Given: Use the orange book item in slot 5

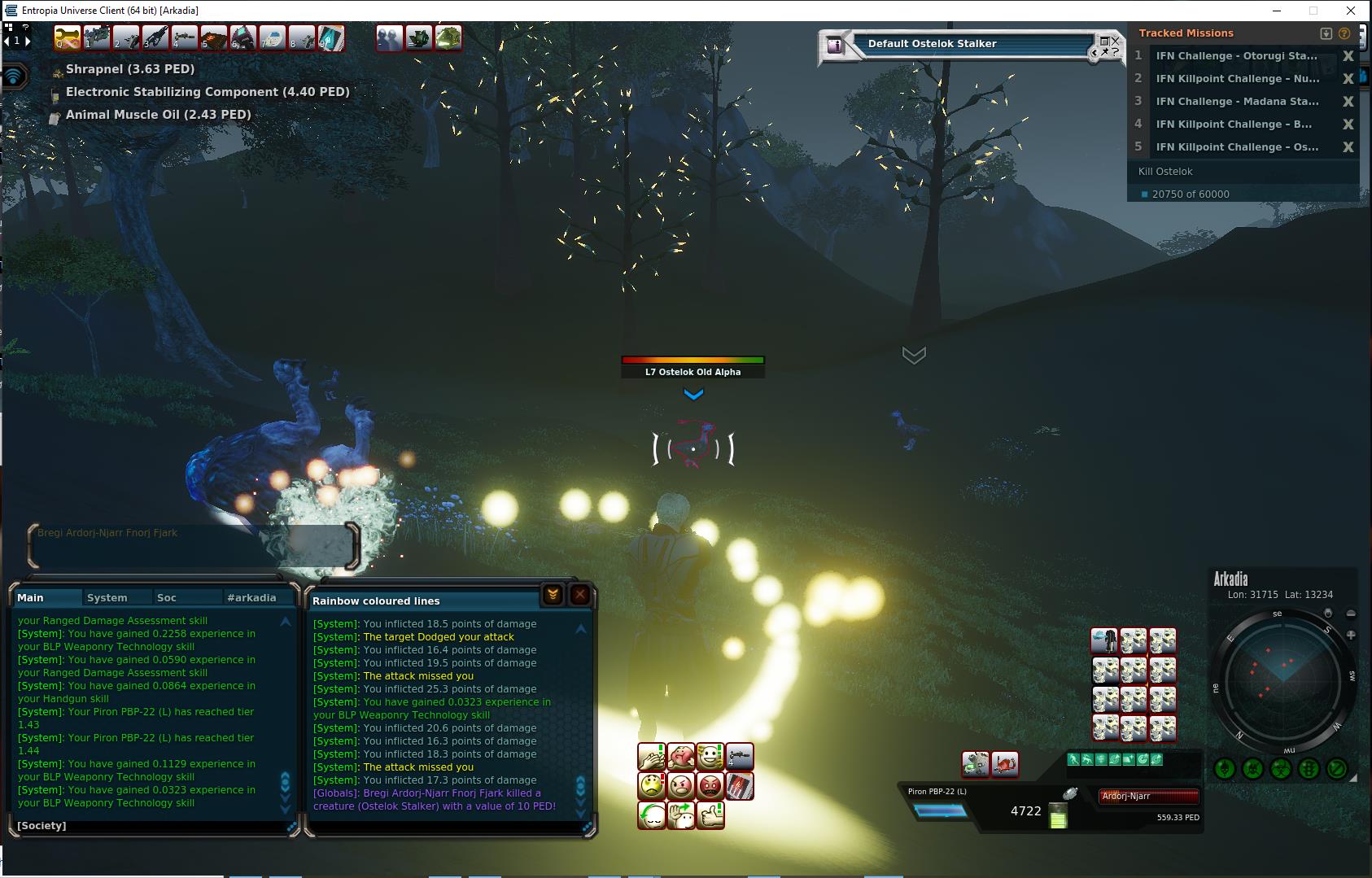Looking at the screenshot, I should [213, 38].
